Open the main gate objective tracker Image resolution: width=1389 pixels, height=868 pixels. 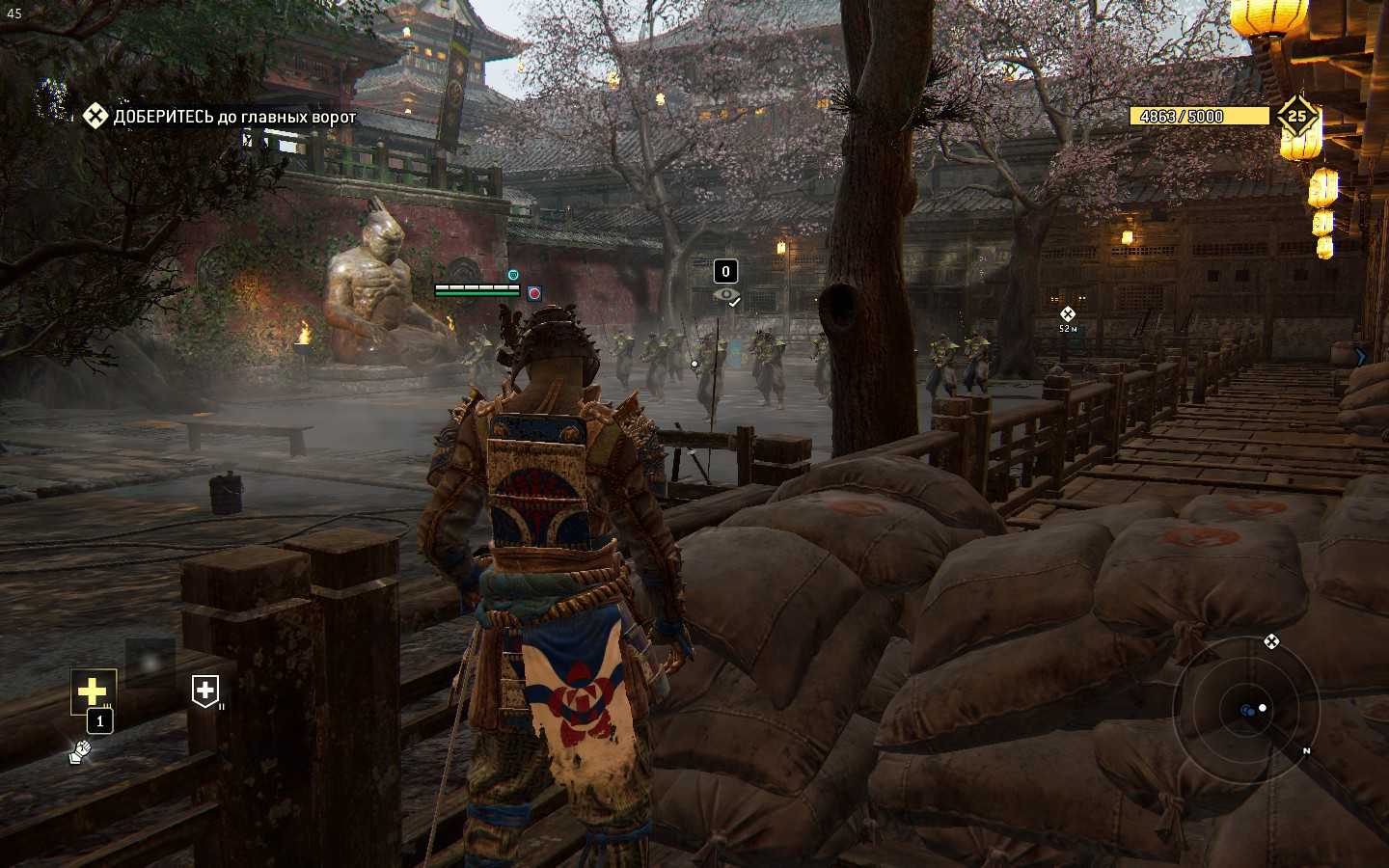click(220, 117)
